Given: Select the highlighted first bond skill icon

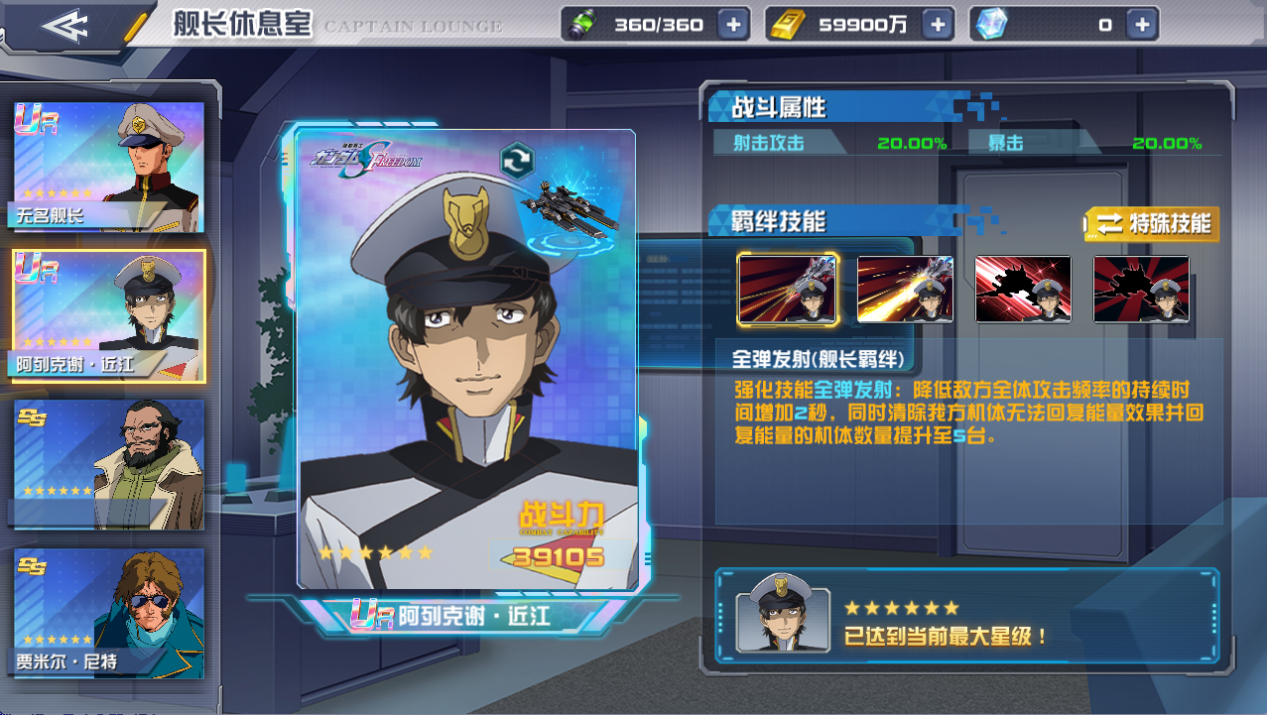Looking at the screenshot, I should pyautogui.click(x=788, y=289).
